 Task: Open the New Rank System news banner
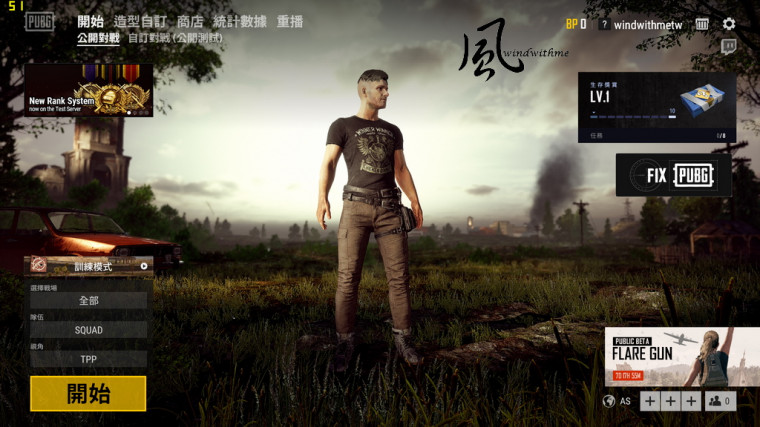pyautogui.click(x=89, y=91)
